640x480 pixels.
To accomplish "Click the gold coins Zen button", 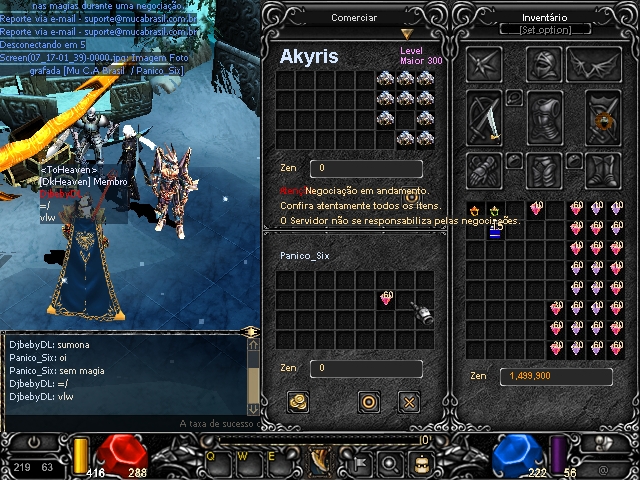I will (x=297, y=402).
